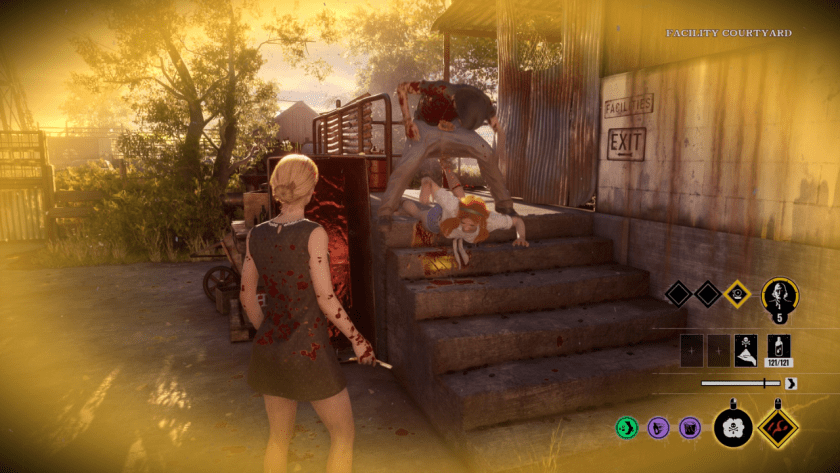Screen dimensions: 840x473
Task: Click the purple bucket perk icon
Action: click(689, 428)
